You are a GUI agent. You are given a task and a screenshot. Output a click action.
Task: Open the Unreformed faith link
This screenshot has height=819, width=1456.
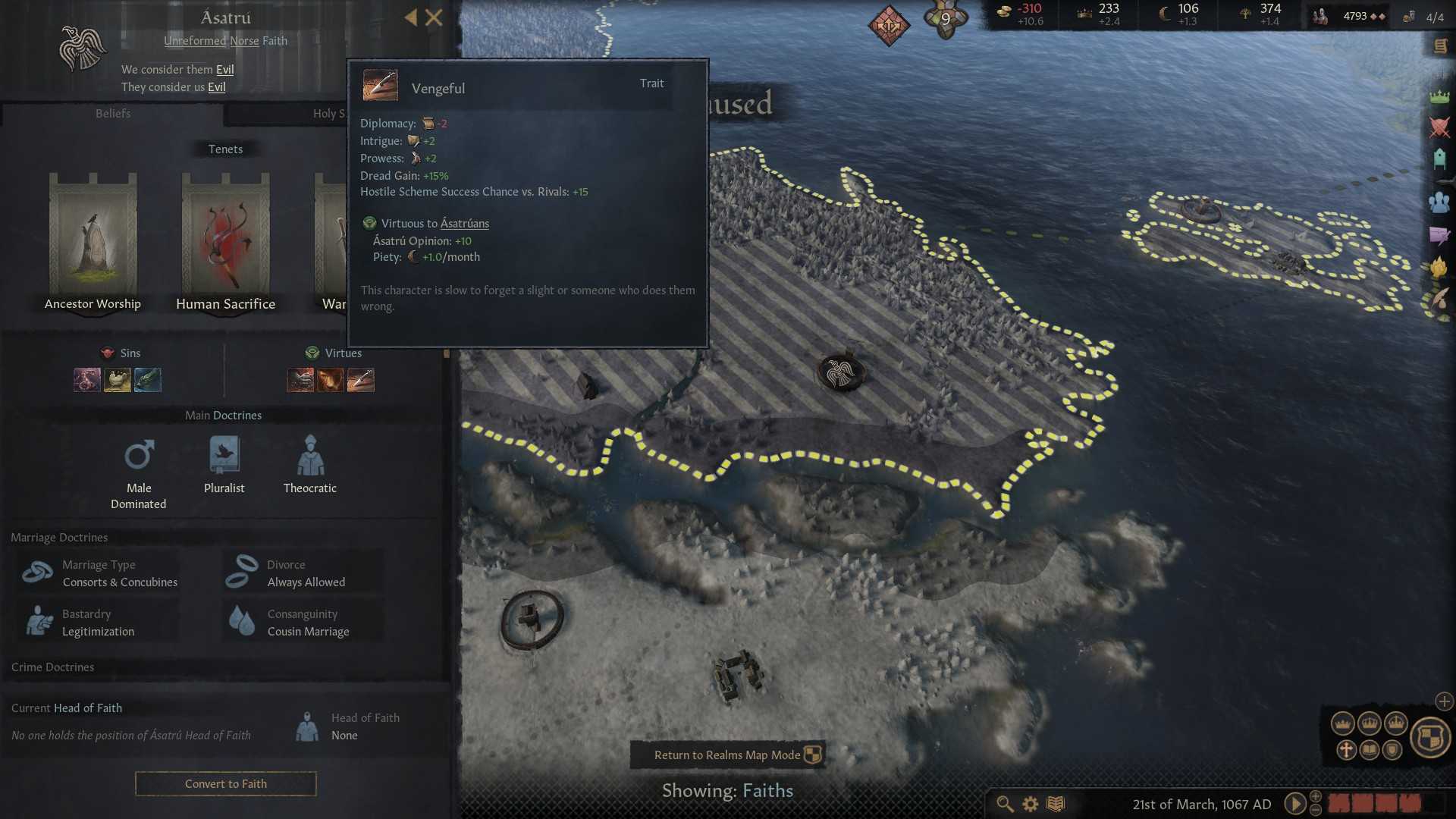(195, 41)
